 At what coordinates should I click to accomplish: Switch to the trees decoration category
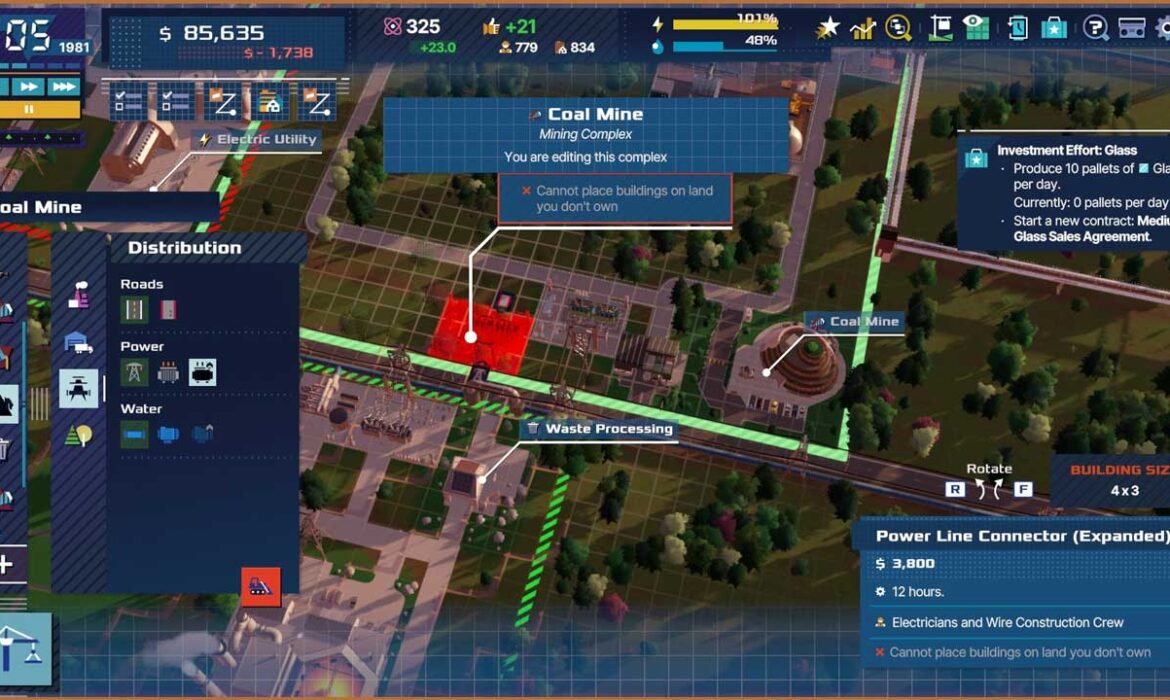click(x=79, y=434)
